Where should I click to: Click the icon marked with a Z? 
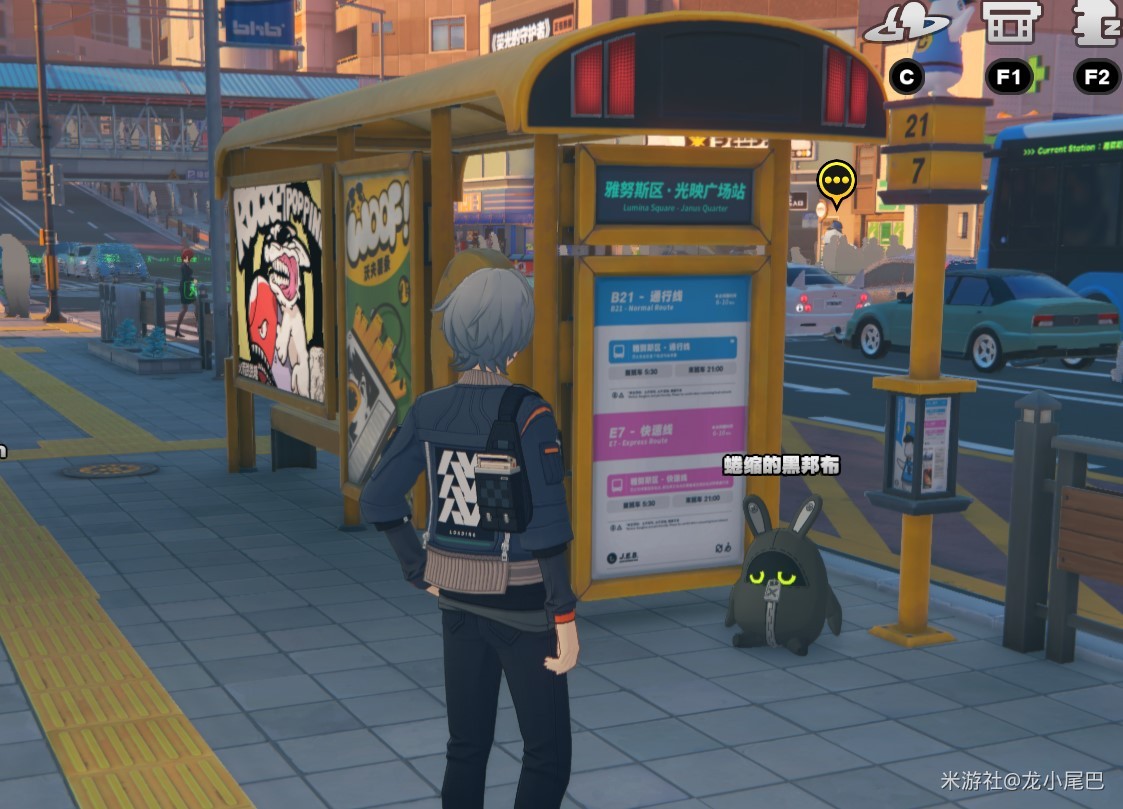click(x=1095, y=24)
